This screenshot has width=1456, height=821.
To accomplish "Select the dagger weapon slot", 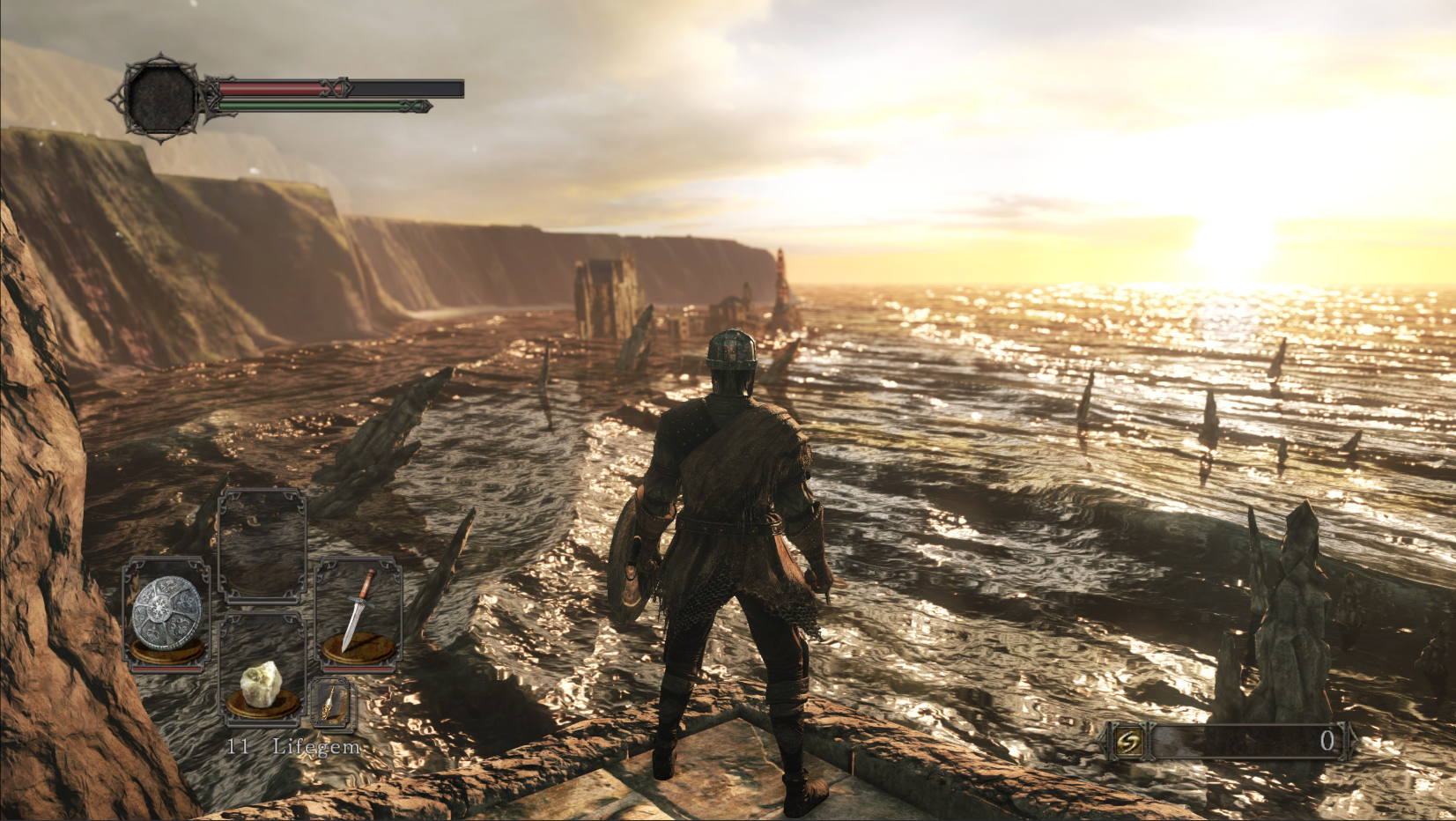I will click(358, 613).
